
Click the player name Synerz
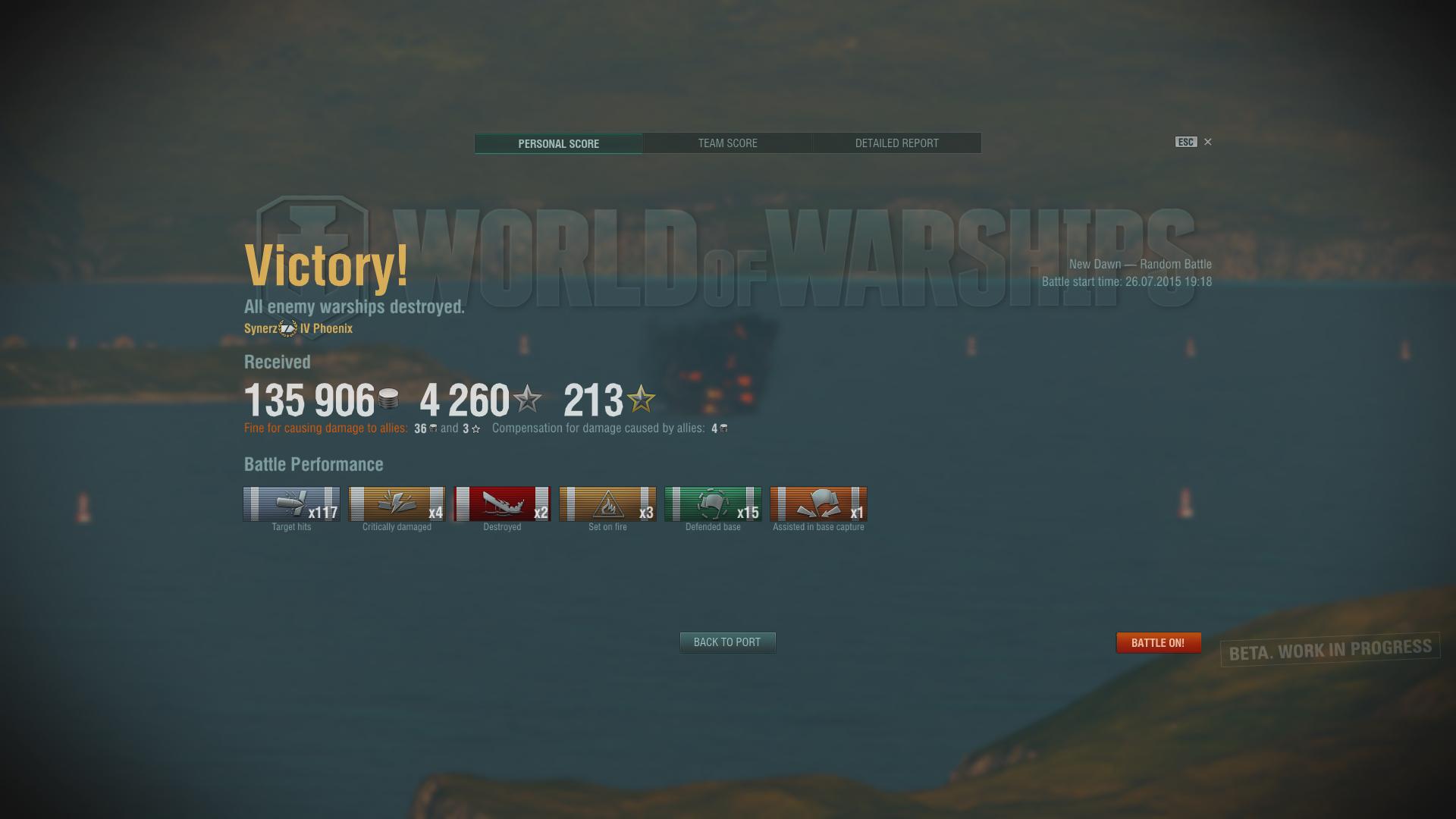[x=260, y=328]
